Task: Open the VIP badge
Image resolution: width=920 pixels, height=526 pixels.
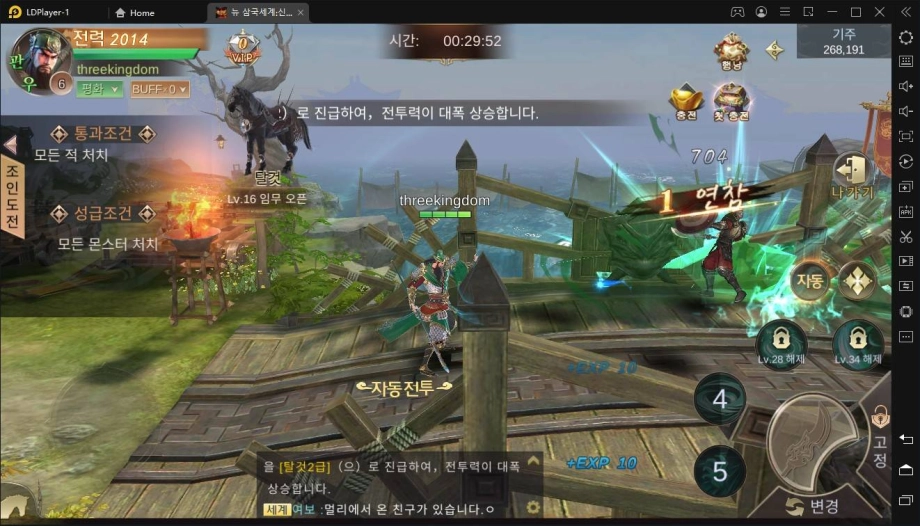Action: tap(242, 46)
